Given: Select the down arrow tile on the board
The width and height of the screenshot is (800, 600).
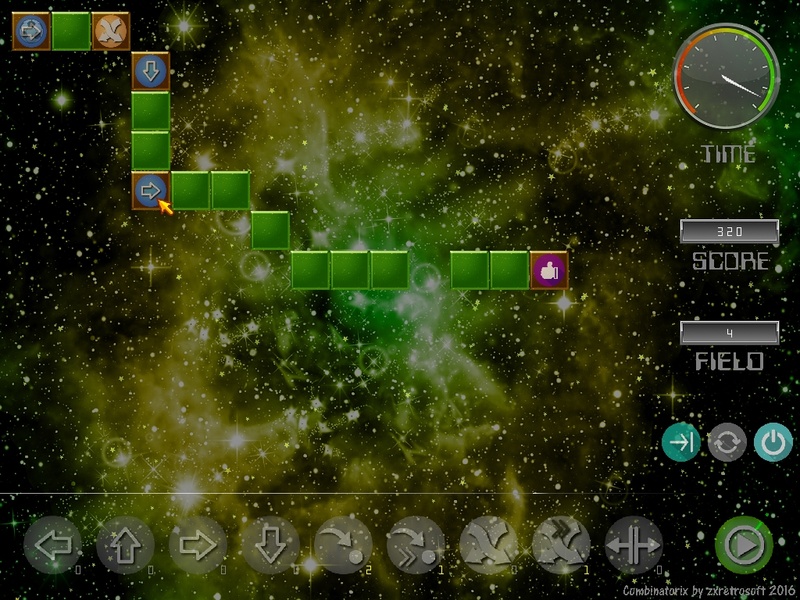Looking at the screenshot, I should [x=151, y=71].
